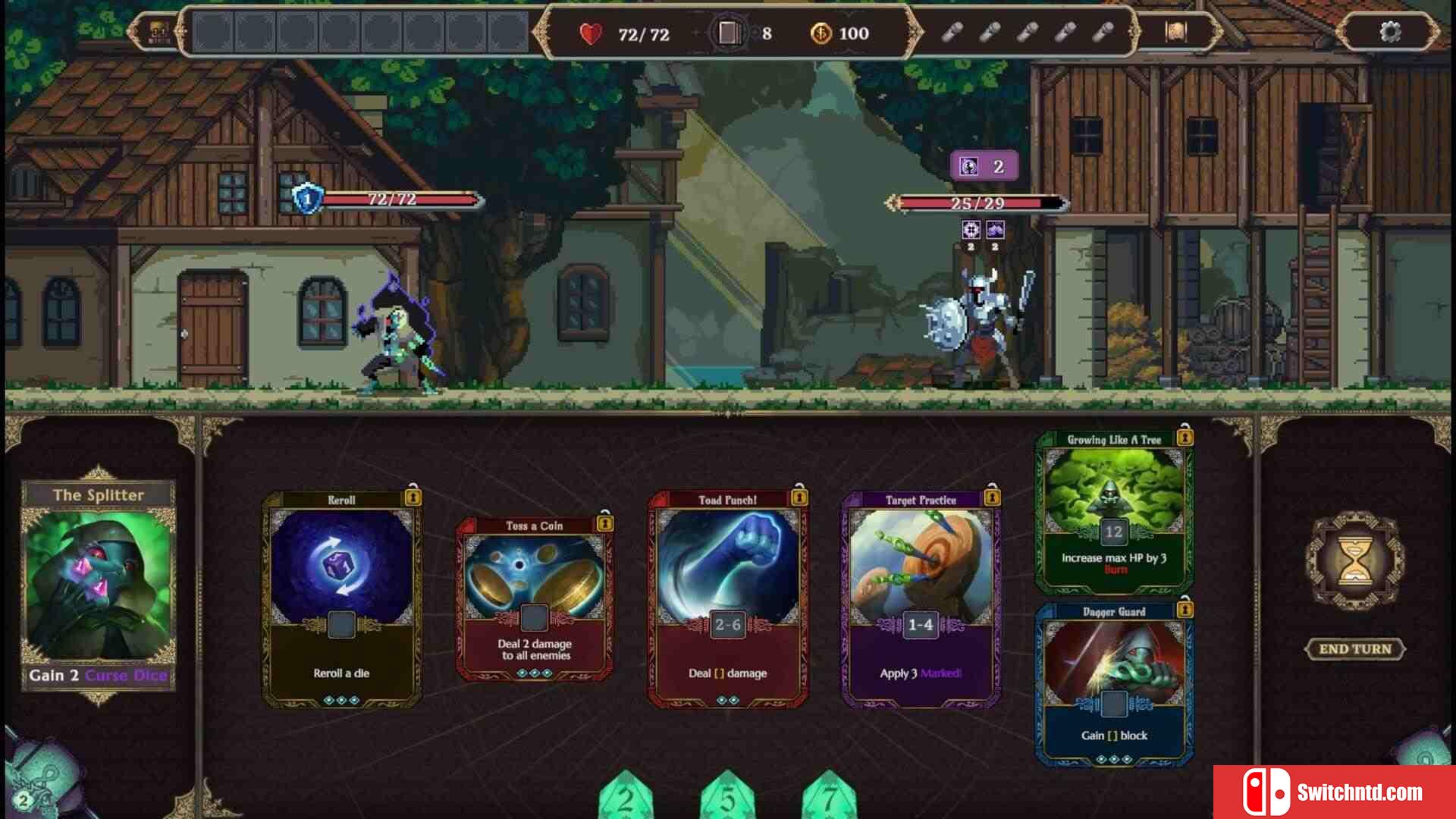Image resolution: width=1456 pixels, height=819 pixels.
Task: Pick the green die showing 5
Action: point(727,798)
